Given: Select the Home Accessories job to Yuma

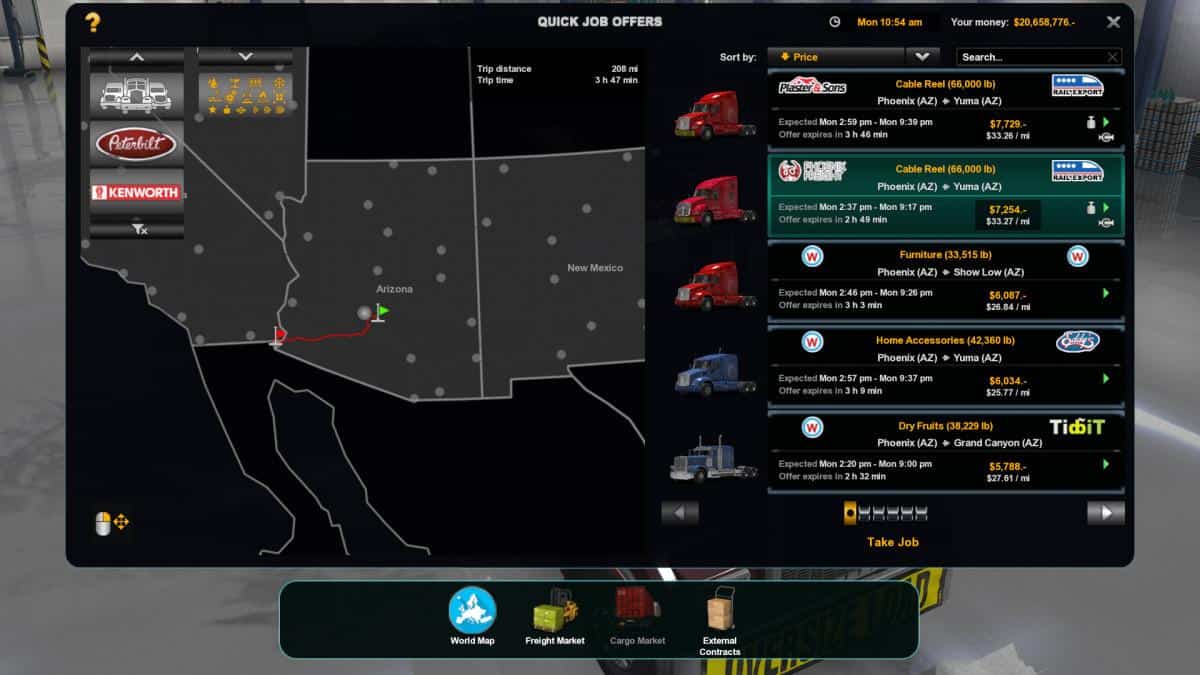Looking at the screenshot, I should (945, 366).
